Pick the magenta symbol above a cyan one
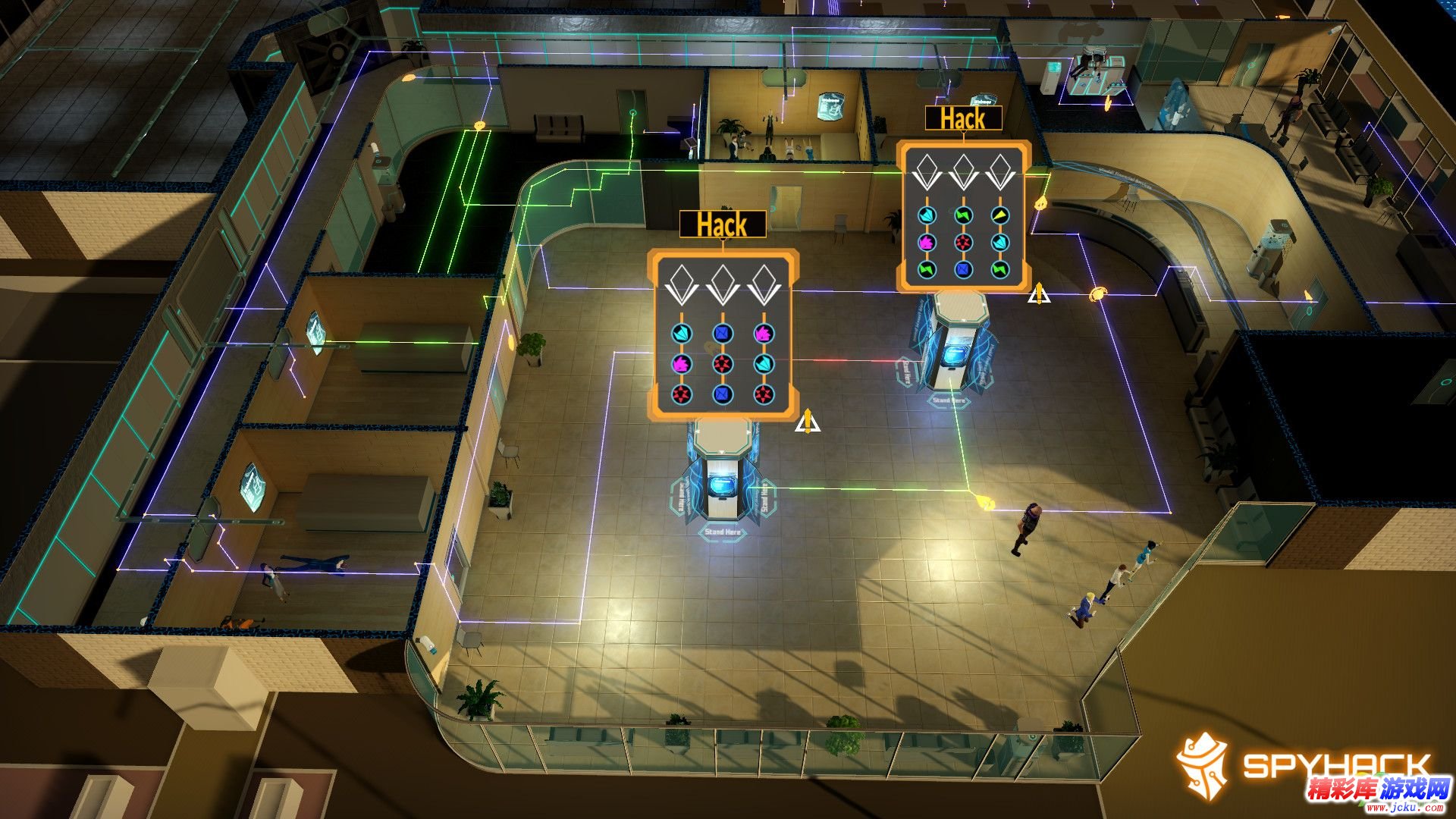 point(763,333)
